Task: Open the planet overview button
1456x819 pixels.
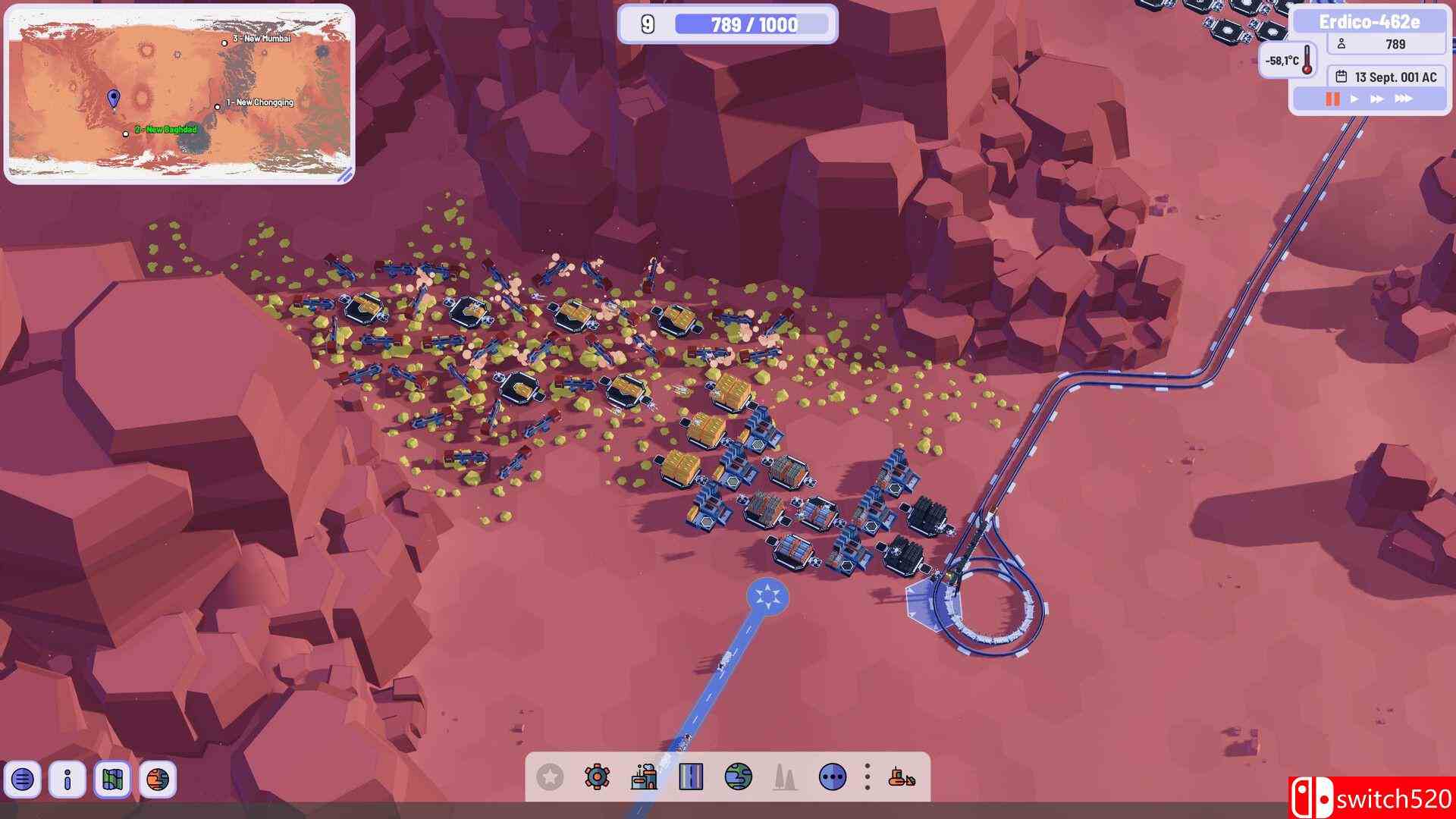Action: 158,779
